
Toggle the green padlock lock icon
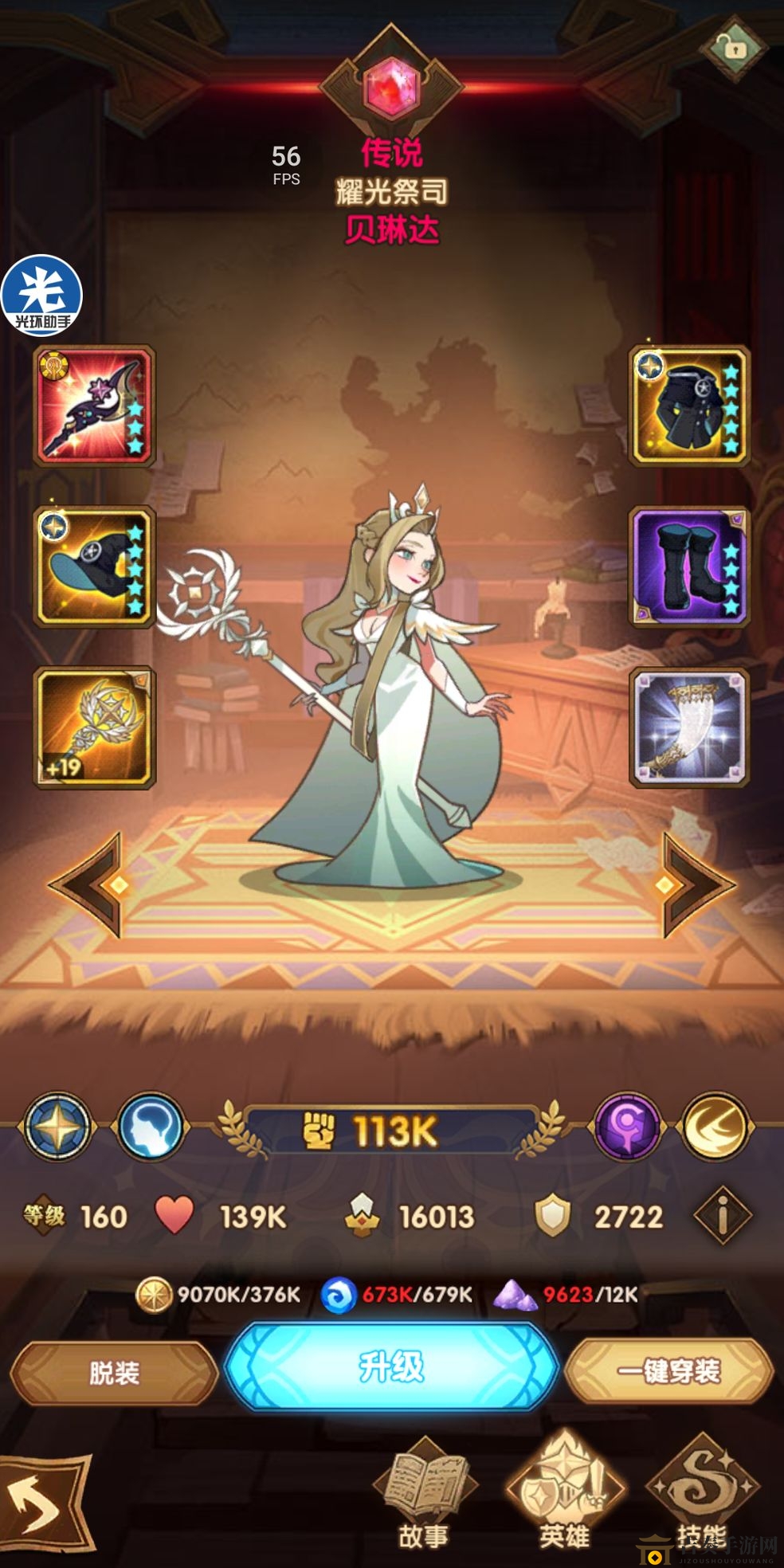click(734, 48)
